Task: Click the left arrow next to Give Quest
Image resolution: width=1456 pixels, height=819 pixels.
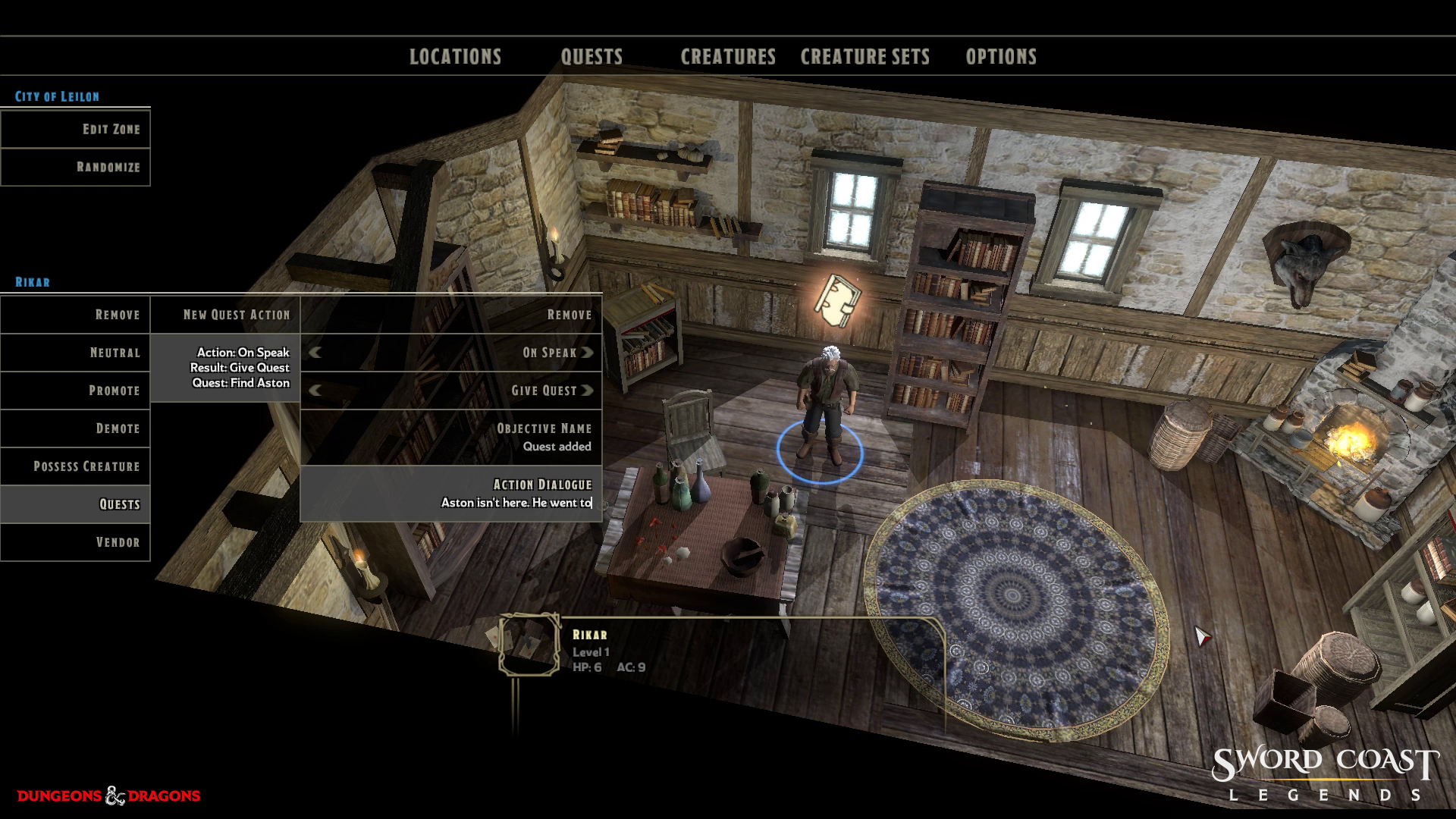Action: [314, 390]
